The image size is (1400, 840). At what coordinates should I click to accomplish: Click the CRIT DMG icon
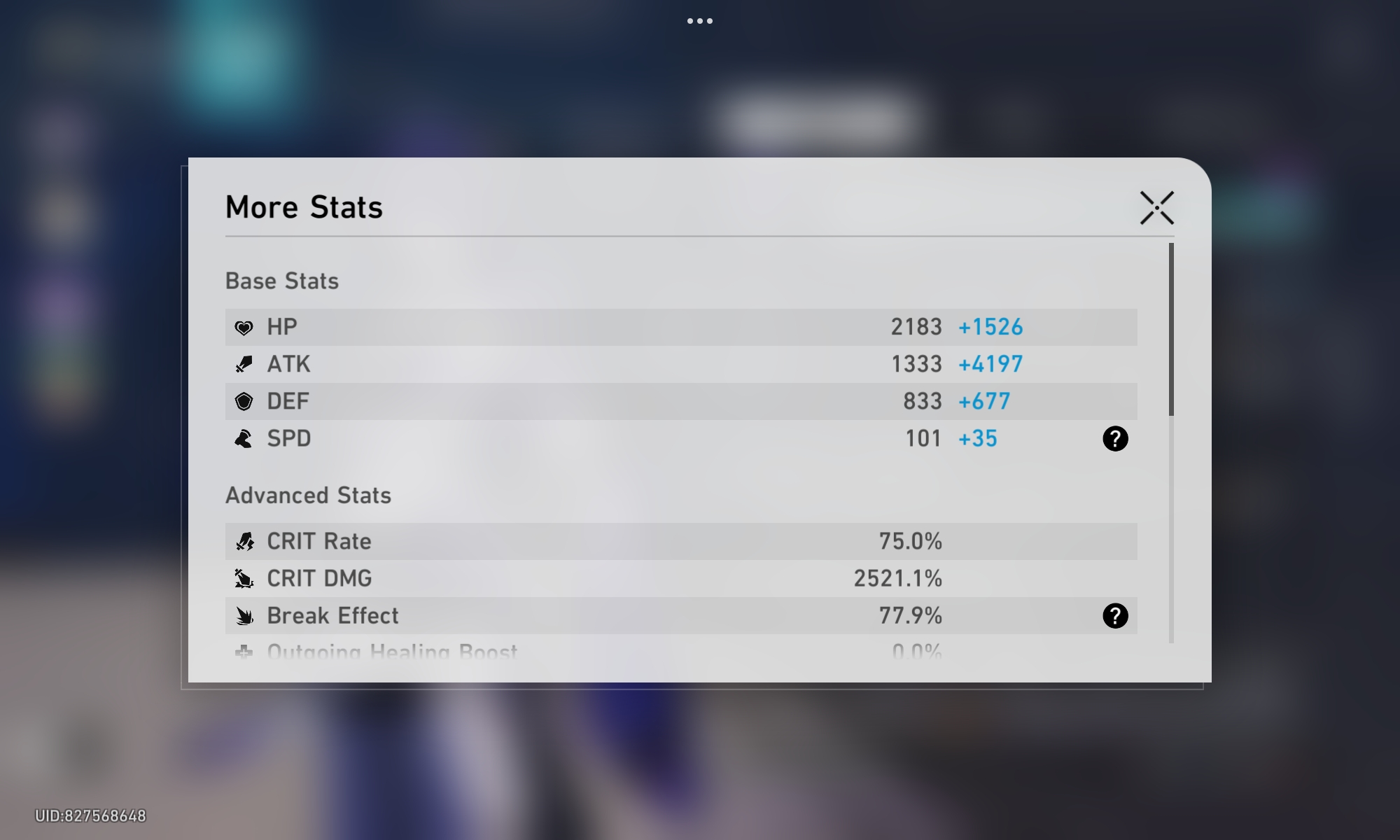tap(244, 578)
